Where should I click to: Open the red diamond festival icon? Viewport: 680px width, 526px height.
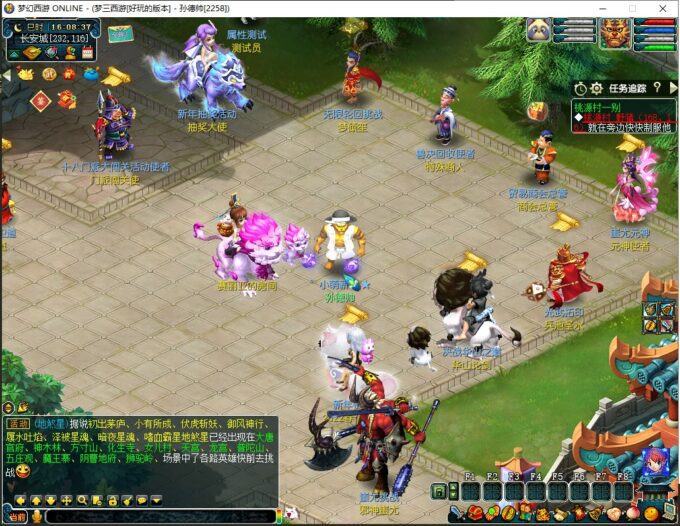pos(40,100)
